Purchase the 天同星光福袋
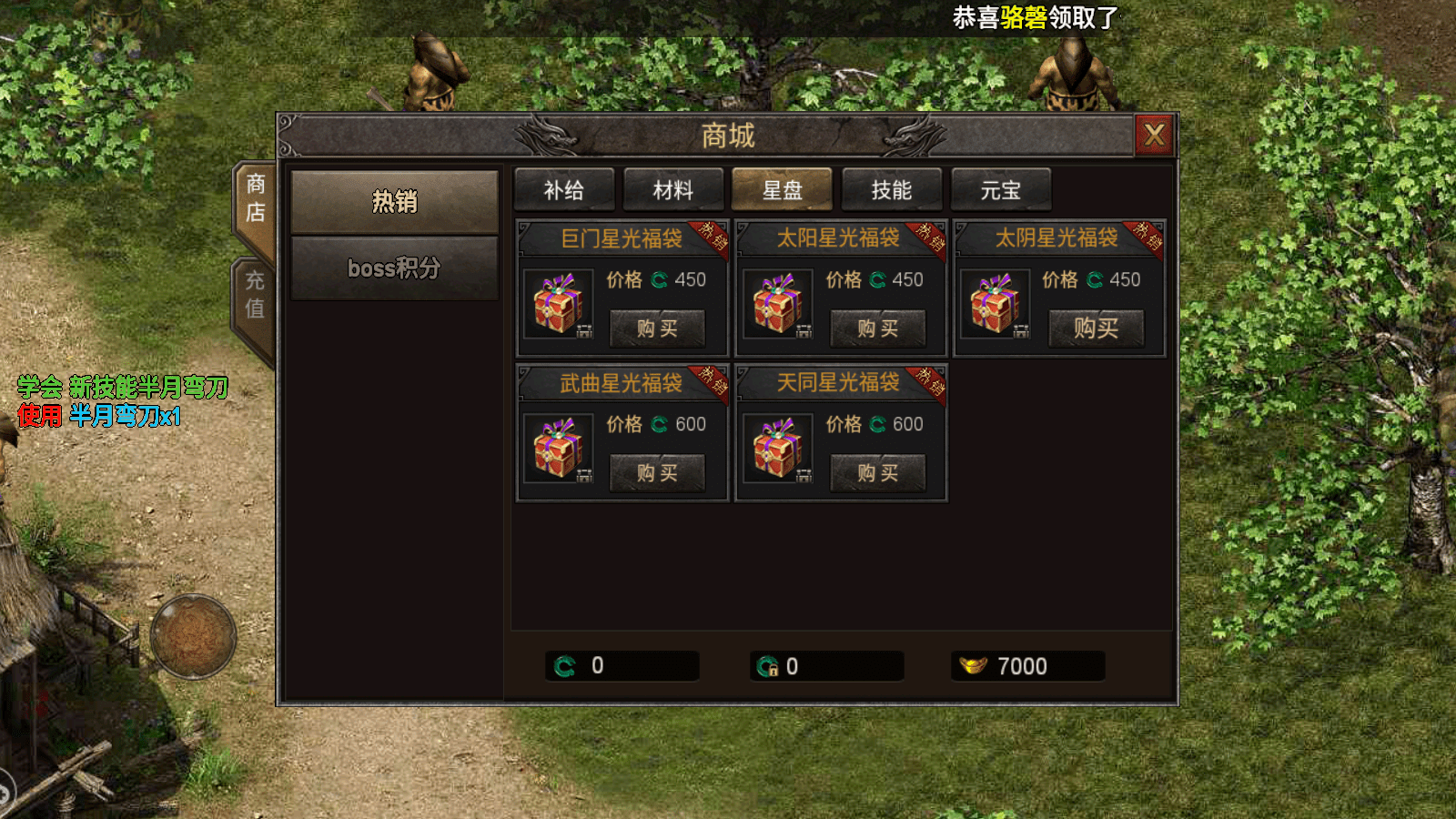Image resolution: width=1456 pixels, height=819 pixels. [x=877, y=473]
